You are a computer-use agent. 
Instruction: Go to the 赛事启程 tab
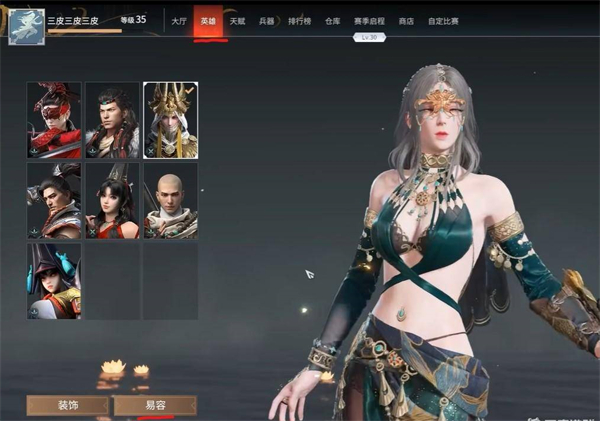369,20
